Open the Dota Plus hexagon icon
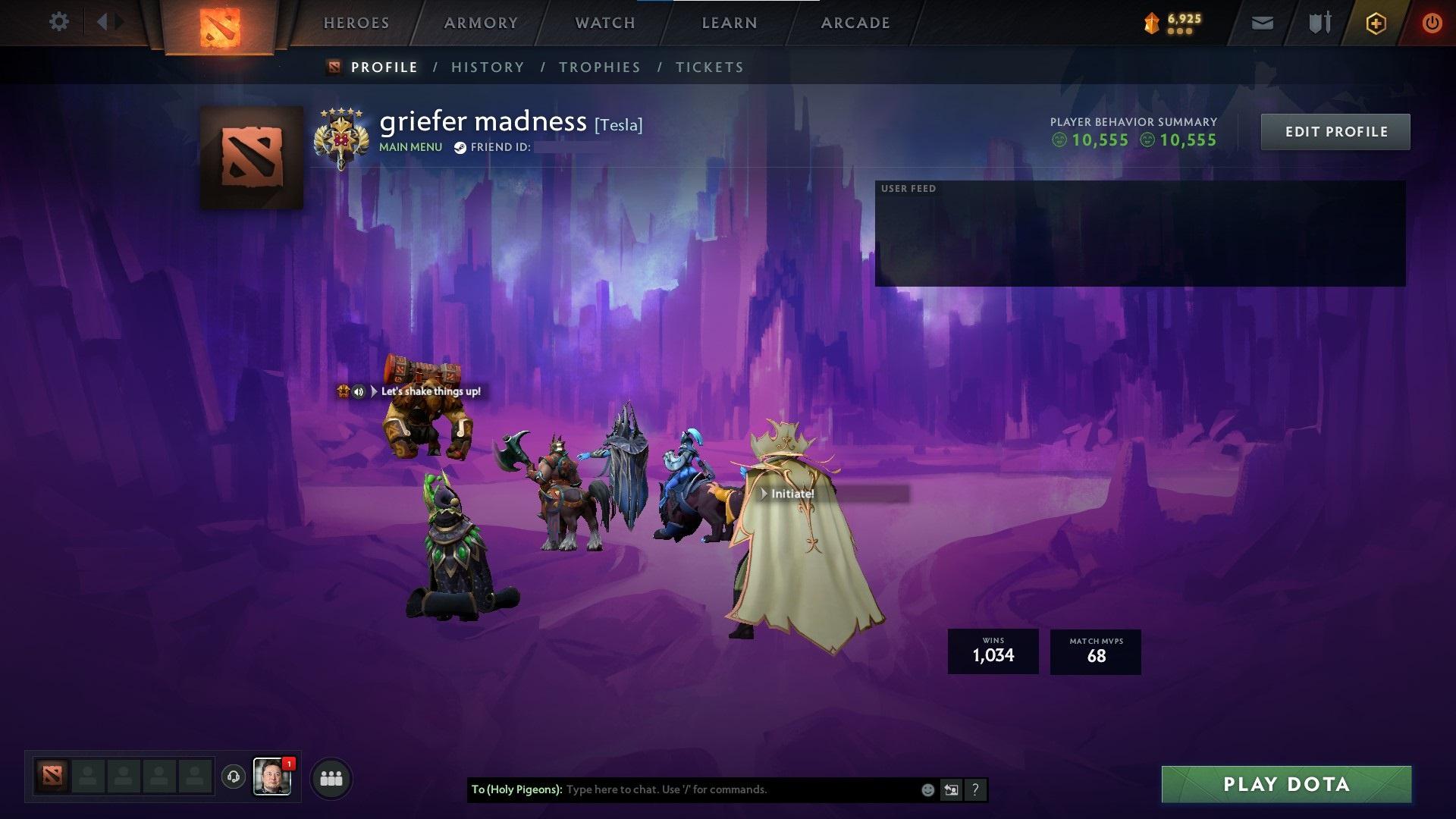The width and height of the screenshot is (1456, 819). tap(1376, 23)
